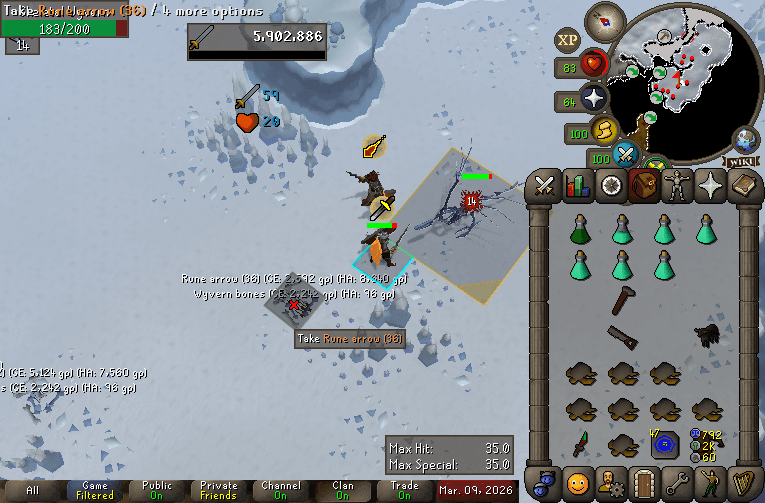The height and width of the screenshot is (503, 765).
Task: Click the compass to face north
Action: (x=605, y=18)
